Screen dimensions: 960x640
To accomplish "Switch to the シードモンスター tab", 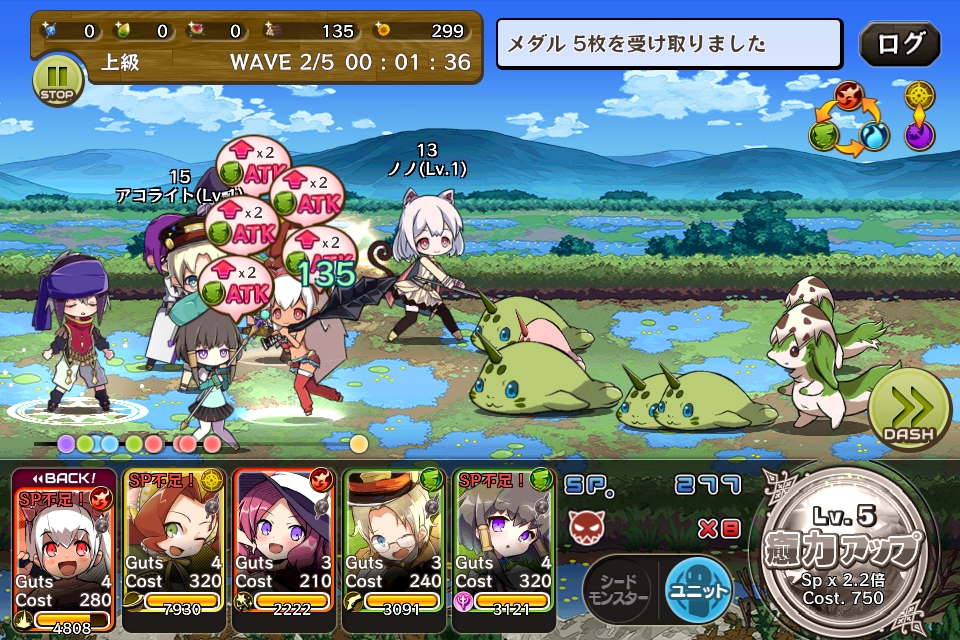I will 619,589.
